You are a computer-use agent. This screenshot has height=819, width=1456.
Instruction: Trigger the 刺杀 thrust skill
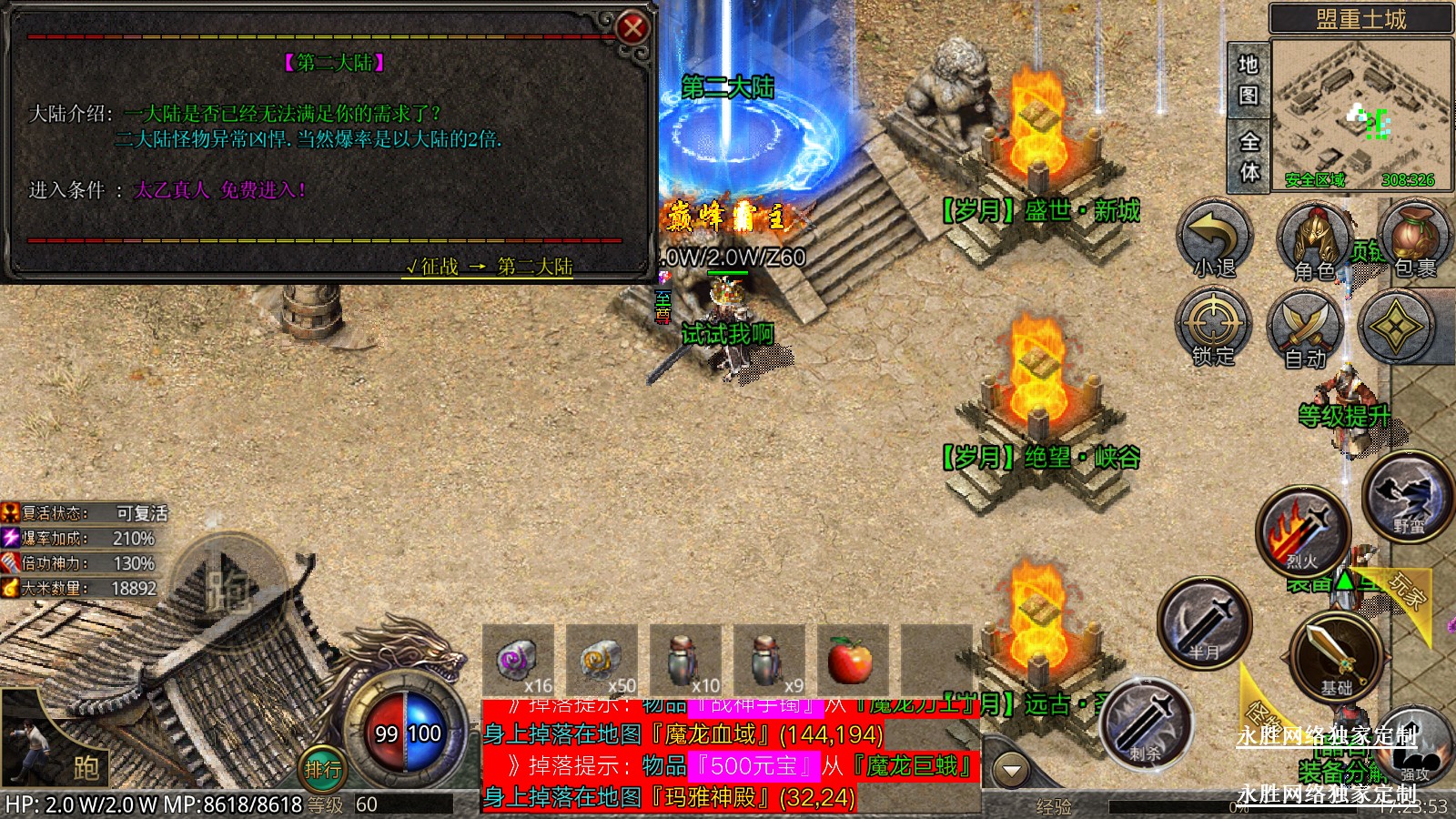pos(1147,723)
